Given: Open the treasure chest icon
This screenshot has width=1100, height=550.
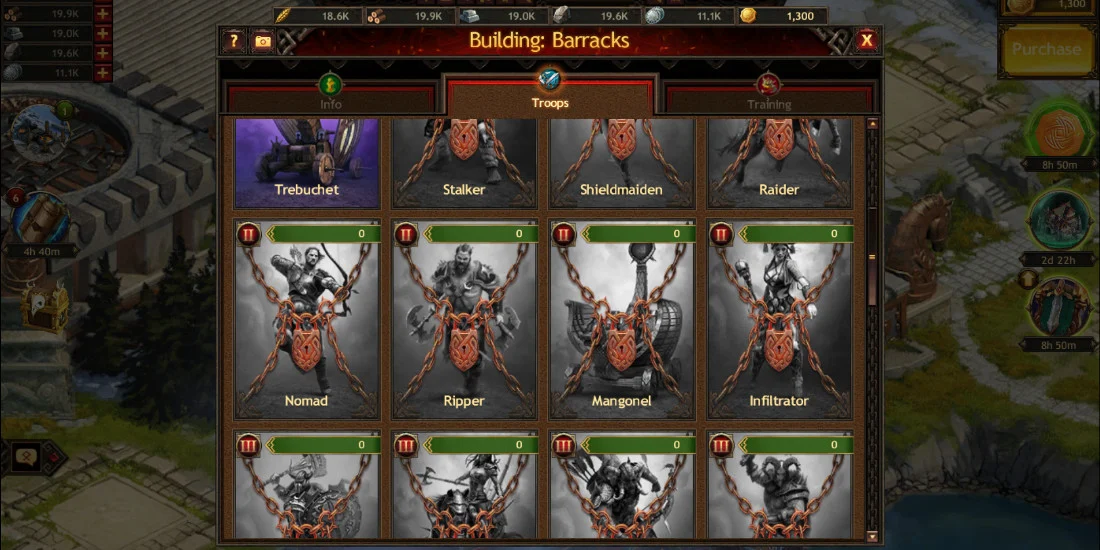Looking at the screenshot, I should 46,303.
